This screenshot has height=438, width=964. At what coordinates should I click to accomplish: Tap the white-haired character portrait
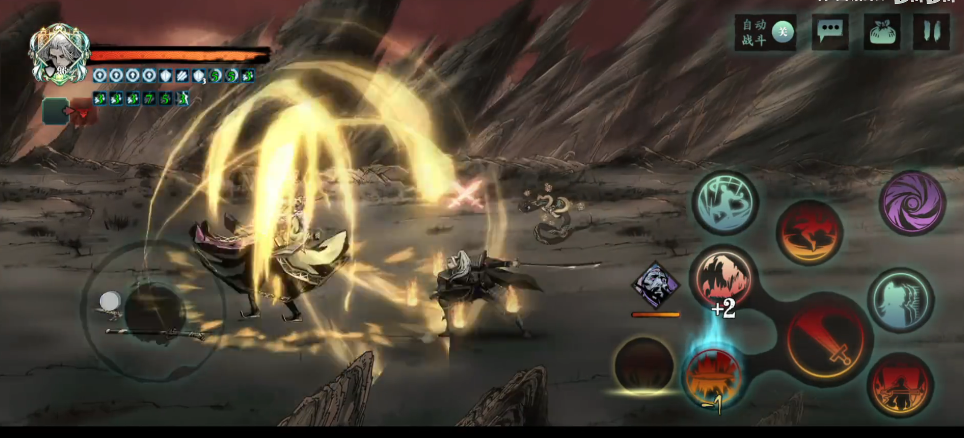click(57, 52)
